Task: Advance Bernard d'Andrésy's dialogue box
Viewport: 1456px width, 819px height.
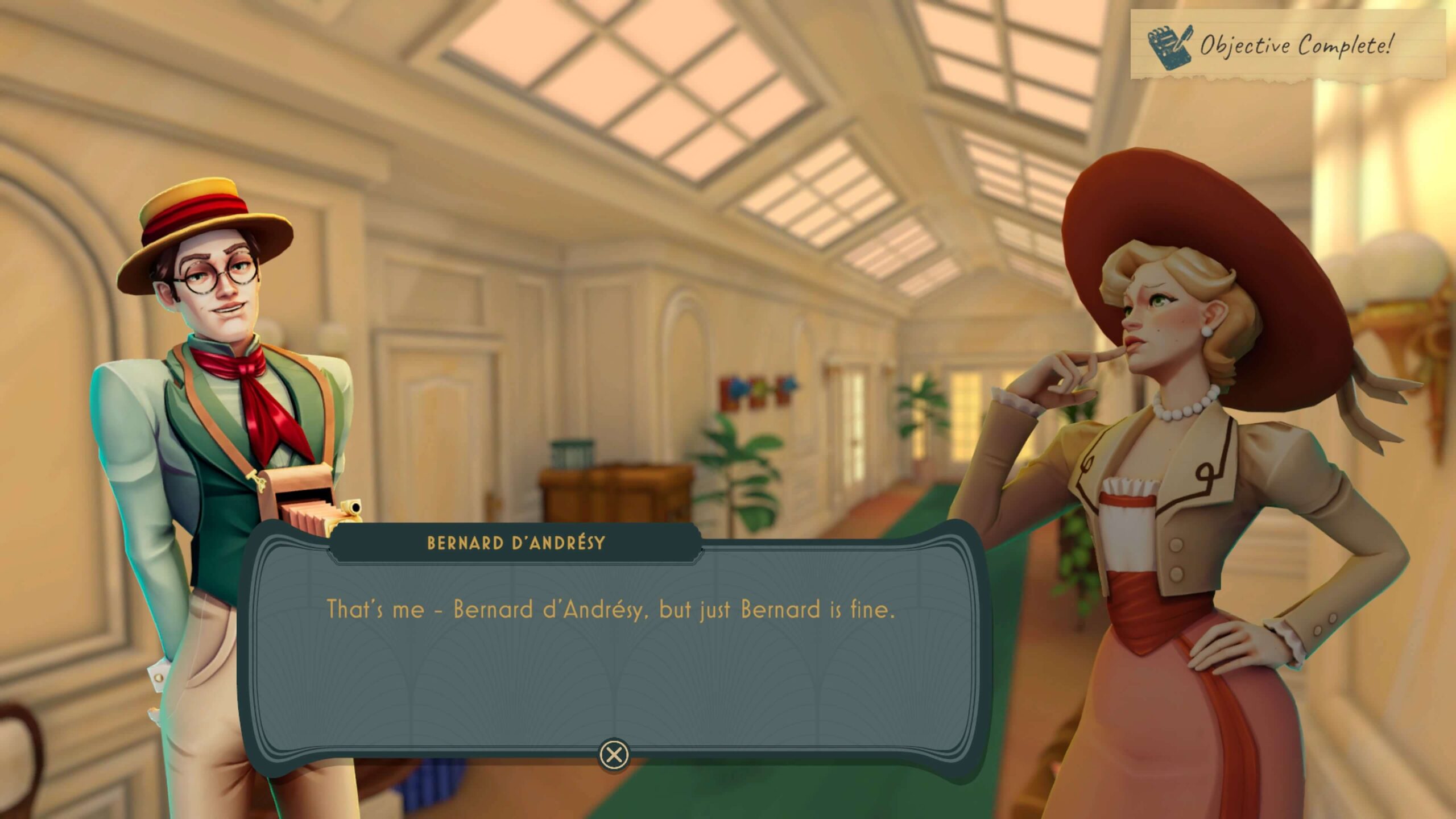Action: (x=614, y=755)
